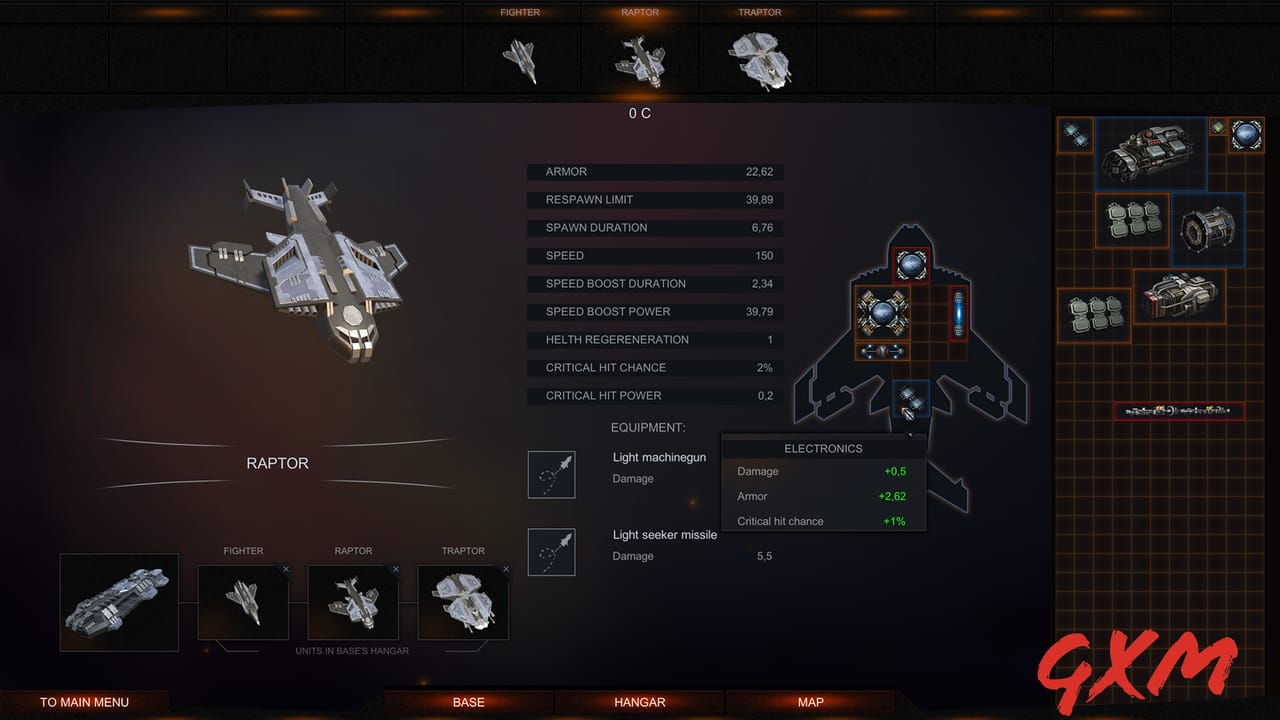Select the quad turret module equipped on the ship

[x=884, y=313]
